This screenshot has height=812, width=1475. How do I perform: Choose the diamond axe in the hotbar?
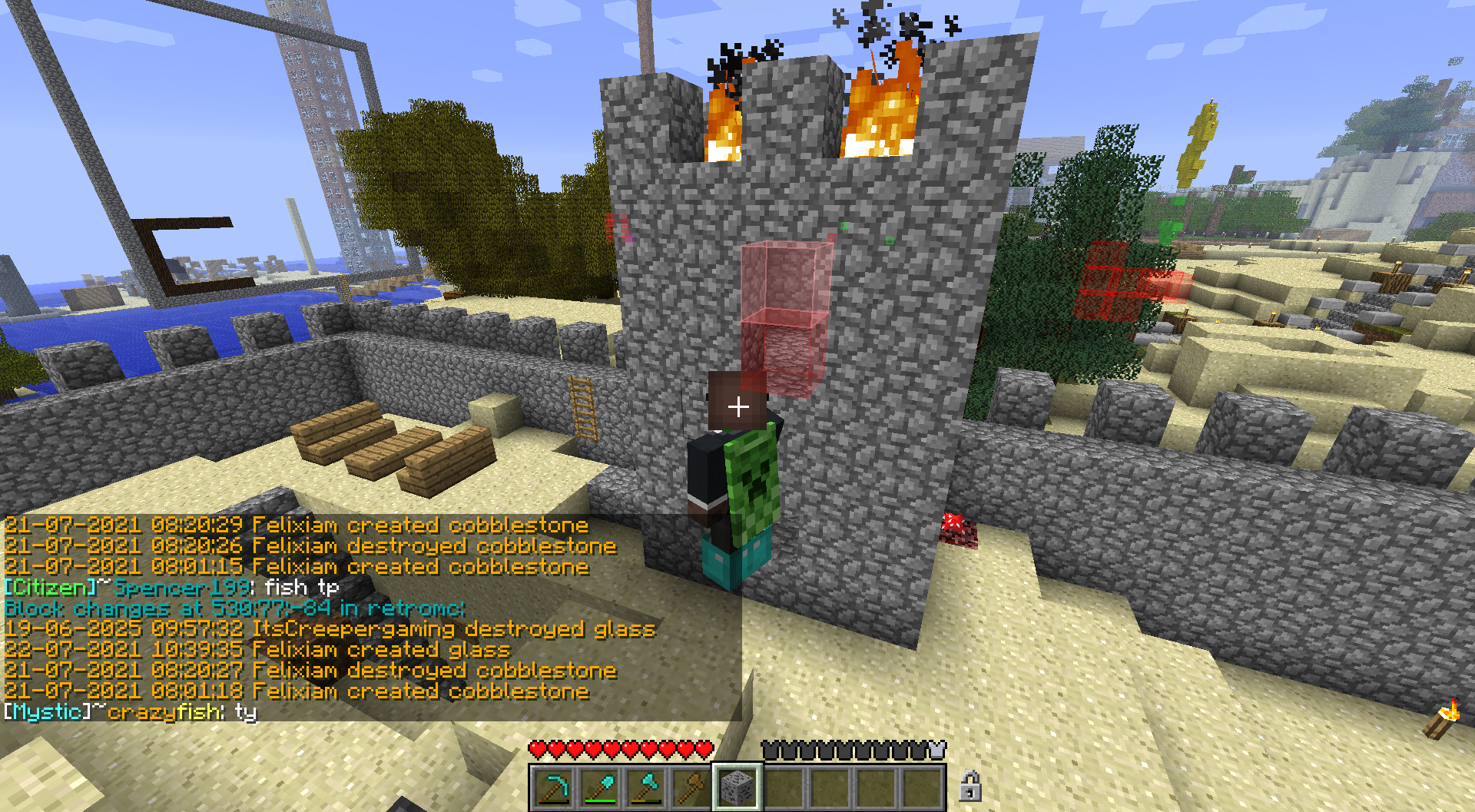click(x=646, y=787)
